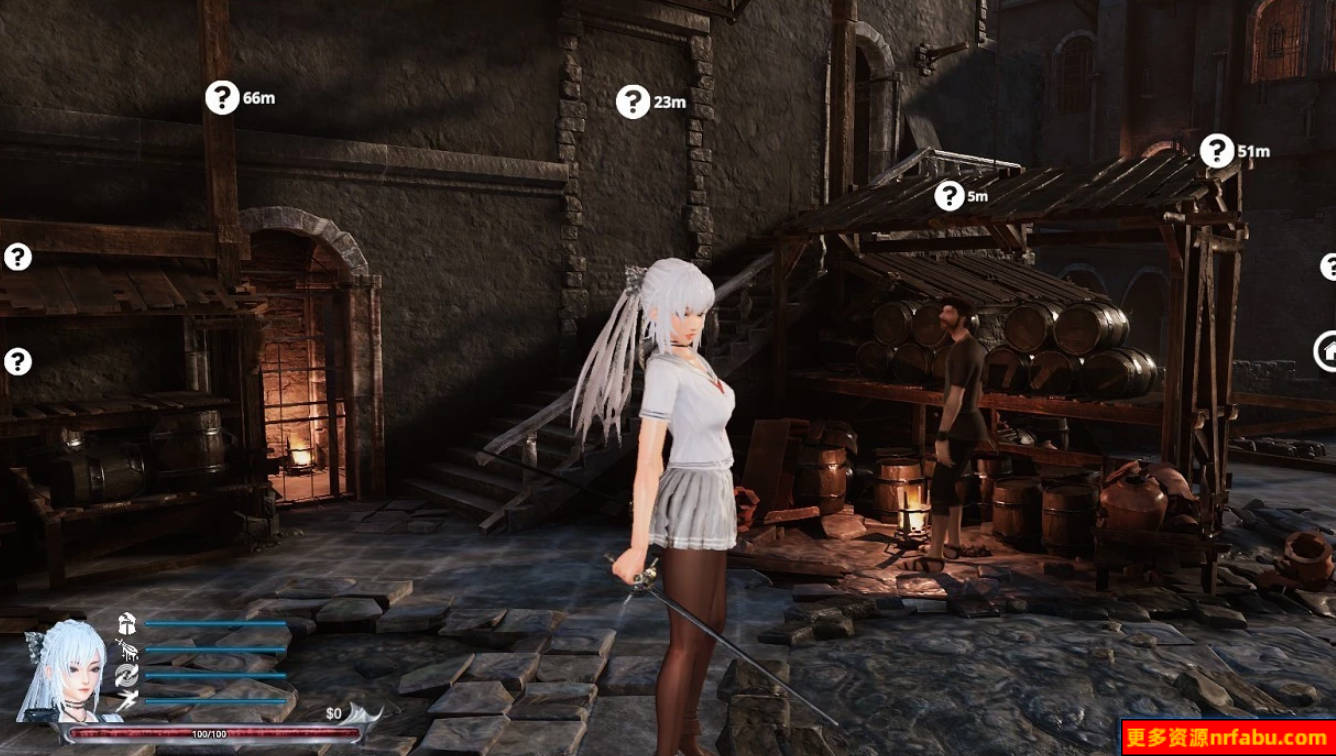Click the crossed-swords skill icon
Image resolution: width=1336 pixels, height=756 pixels.
point(127,650)
